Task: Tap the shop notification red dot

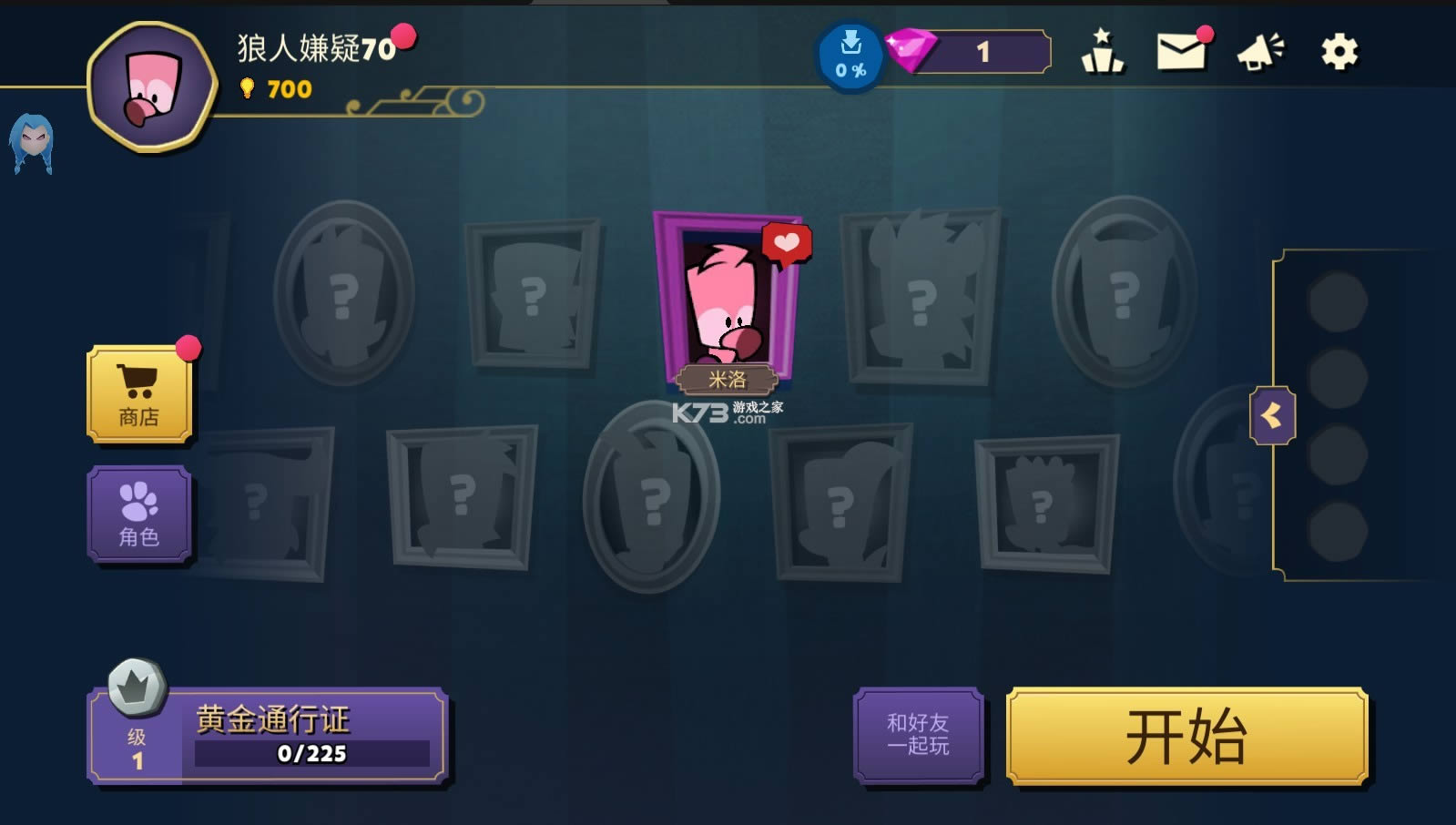Action: 190,346
